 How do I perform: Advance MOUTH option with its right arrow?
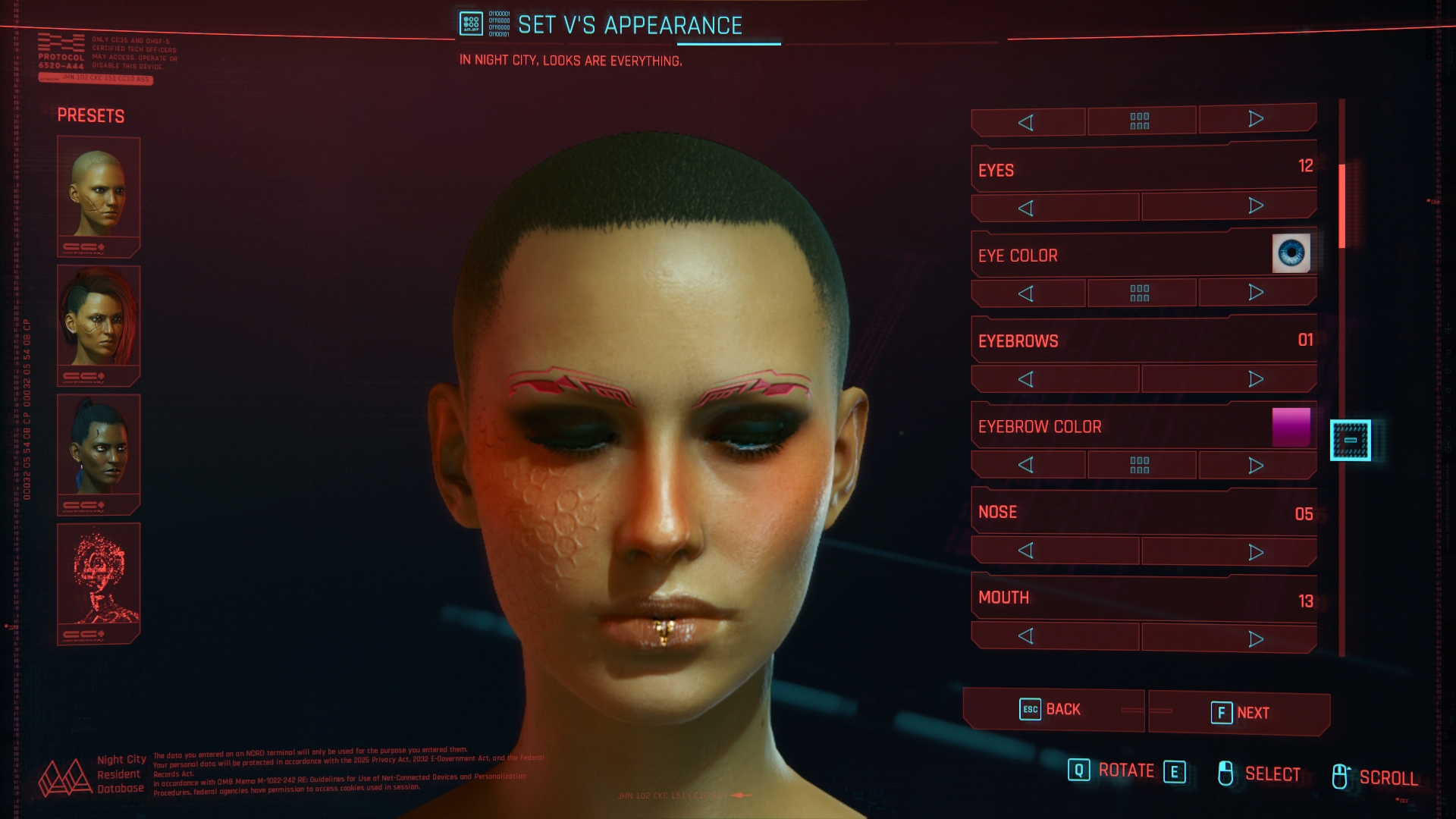pyautogui.click(x=1256, y=637)
